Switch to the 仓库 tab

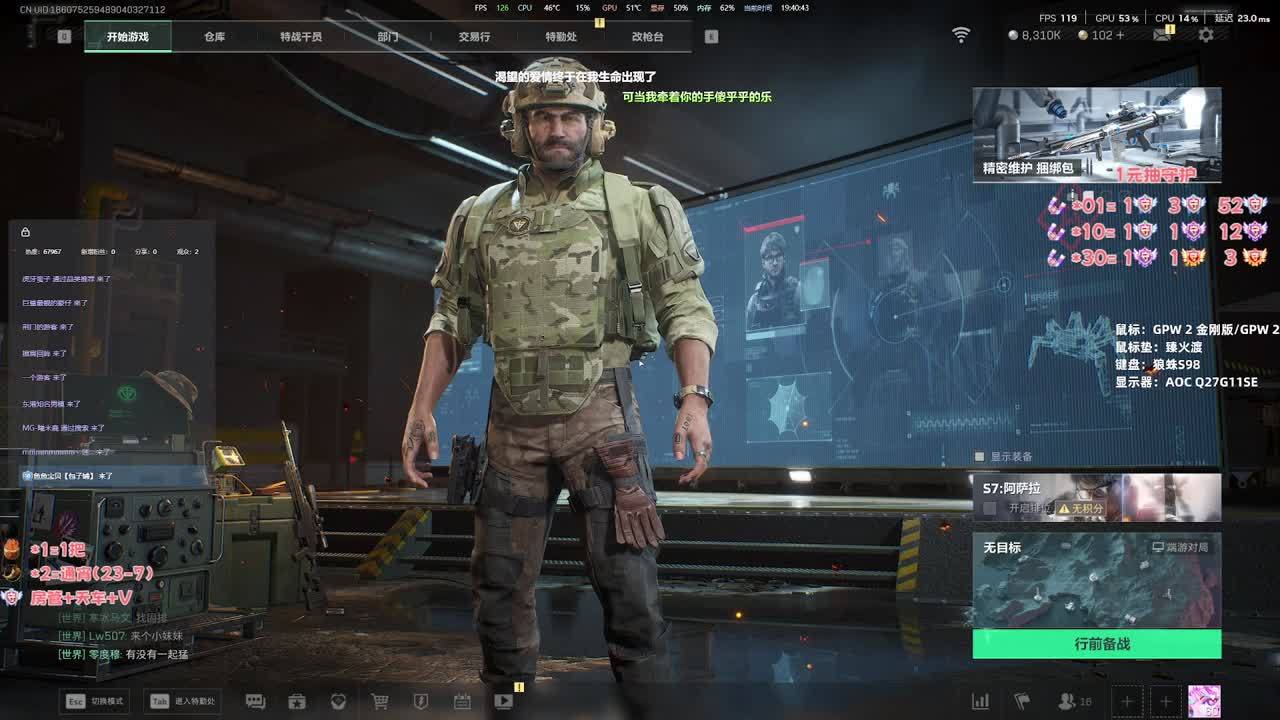tap(214, 37)
